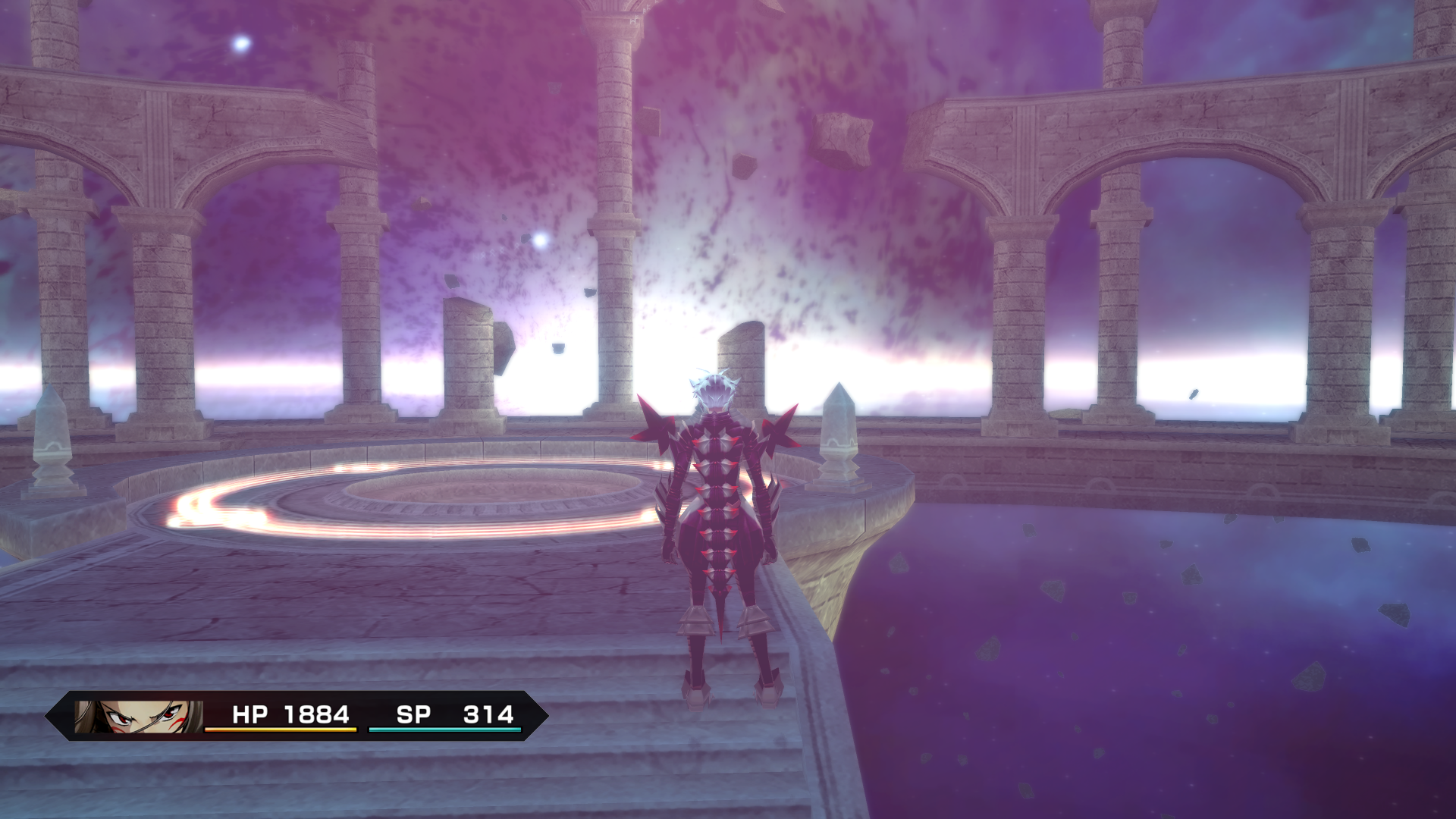Click the character portrait in the status bar

(x=138, y=716)
